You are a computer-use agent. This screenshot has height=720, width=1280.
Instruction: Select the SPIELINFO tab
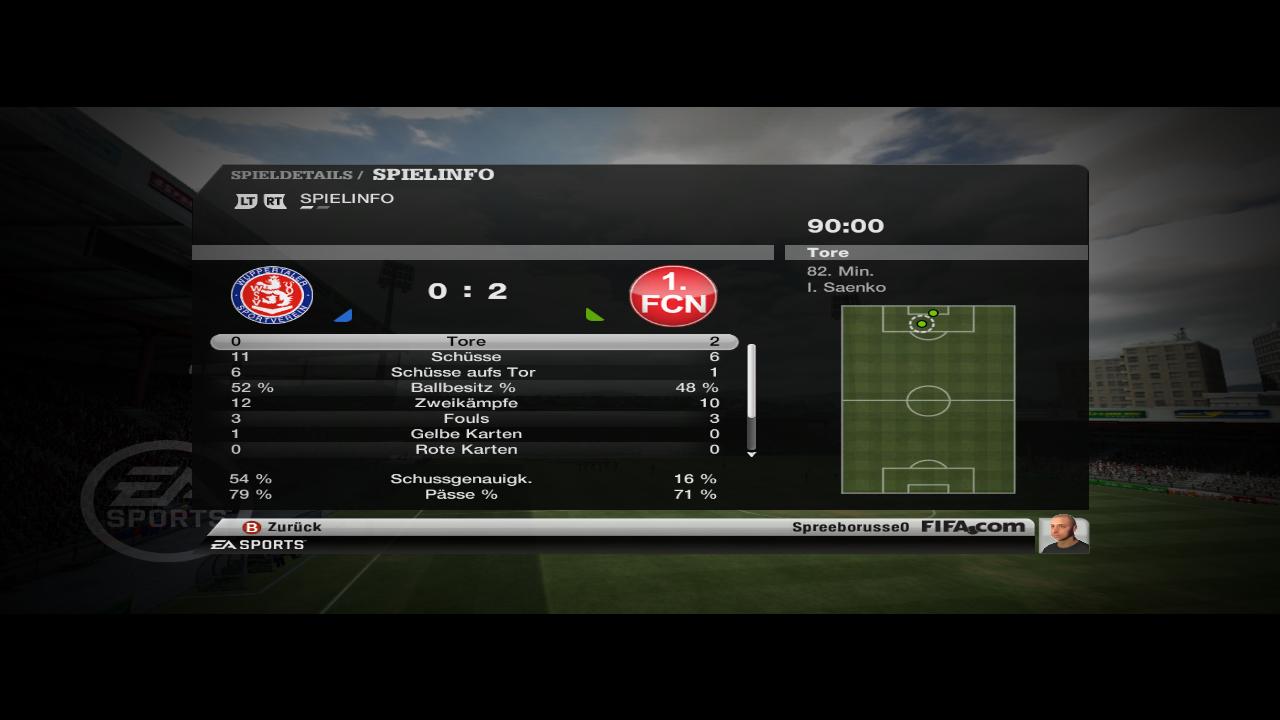(346, 199)
